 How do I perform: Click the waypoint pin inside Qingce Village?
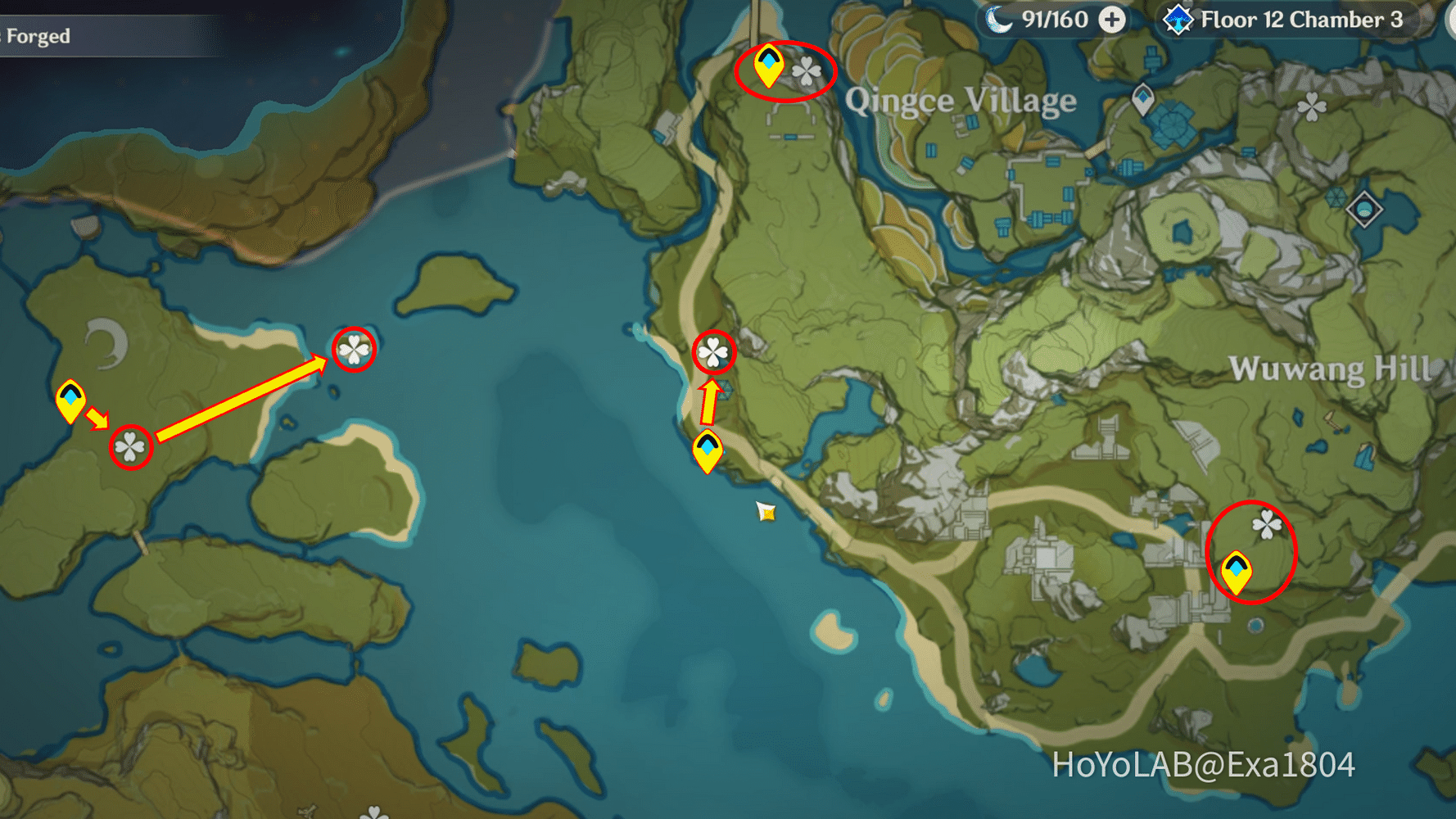coord(1142,100)
